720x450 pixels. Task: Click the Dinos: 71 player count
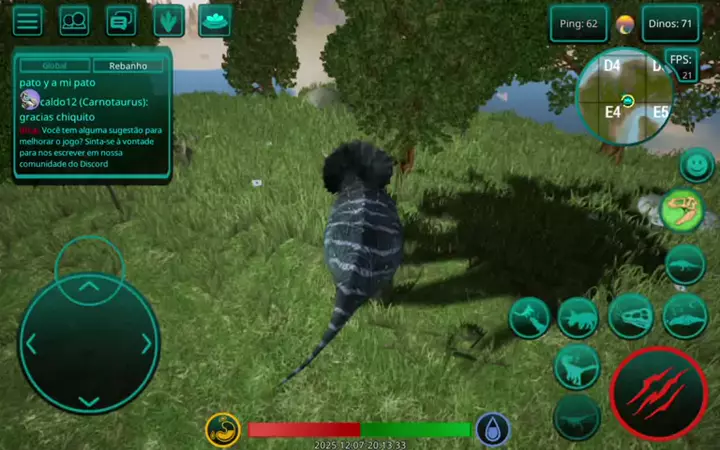pyautogui.click(x=672, y=23)
